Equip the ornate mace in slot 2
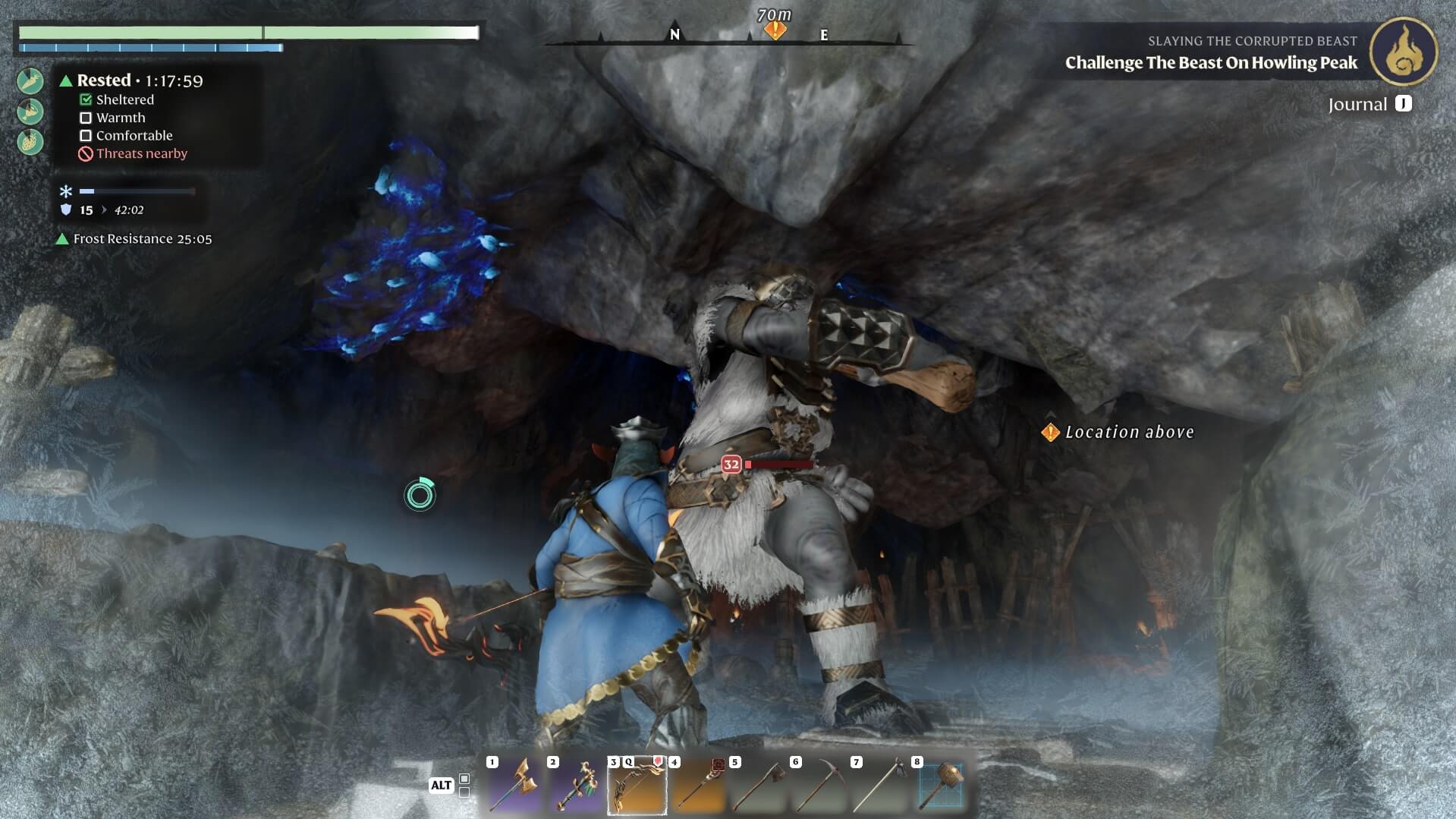1456x819 pixels. click(576, 786)
